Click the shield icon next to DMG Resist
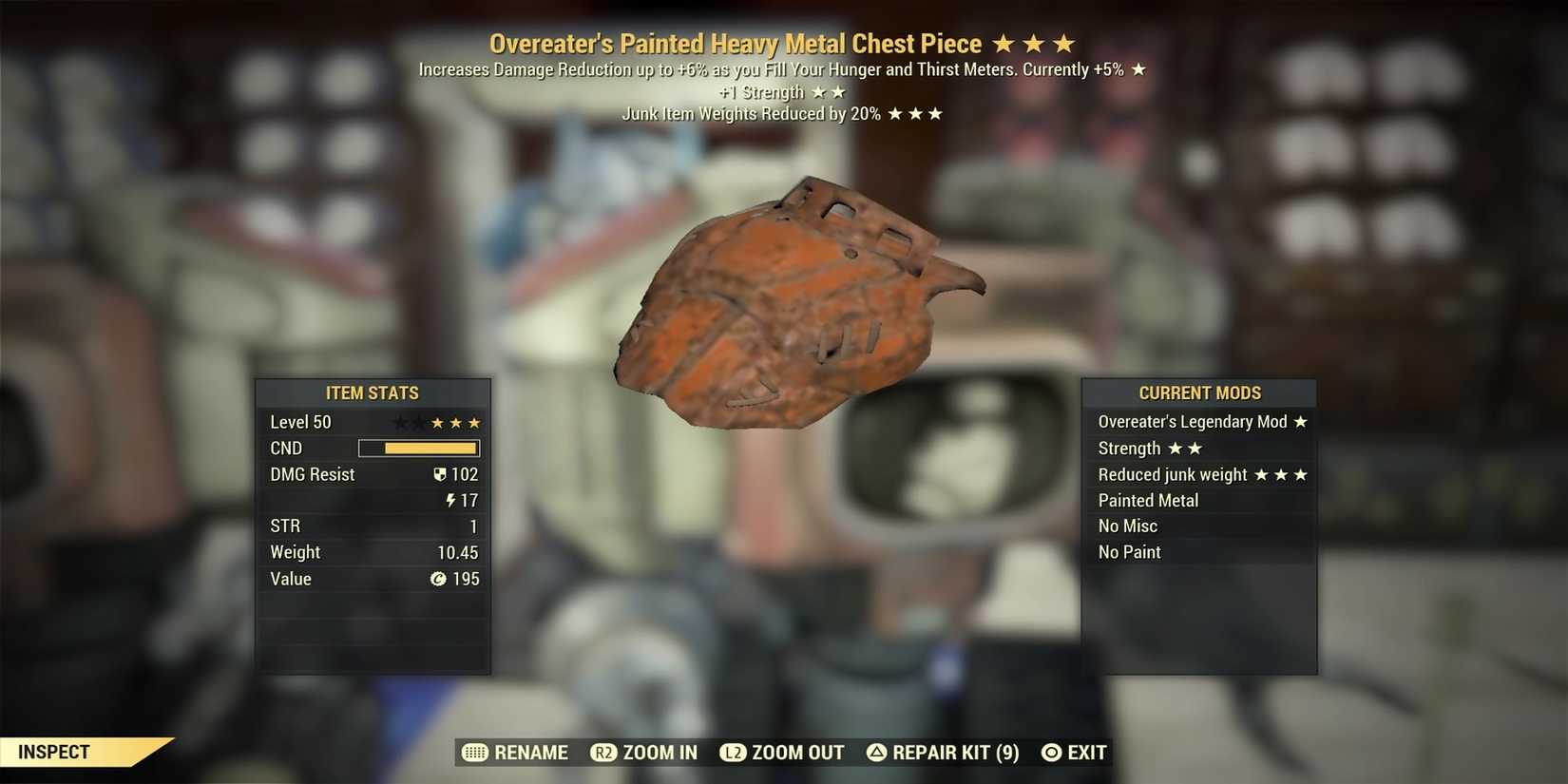Image resolution: width=1568 pixels, height=784 pixels. coord(439,474)
